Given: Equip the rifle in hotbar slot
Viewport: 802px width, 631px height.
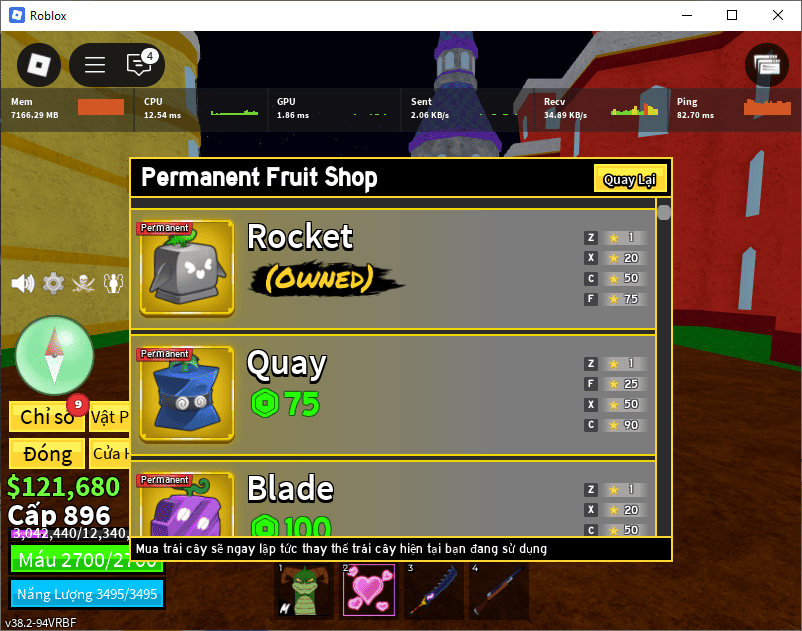Looking at the screenshot, I should pos(500,589).
